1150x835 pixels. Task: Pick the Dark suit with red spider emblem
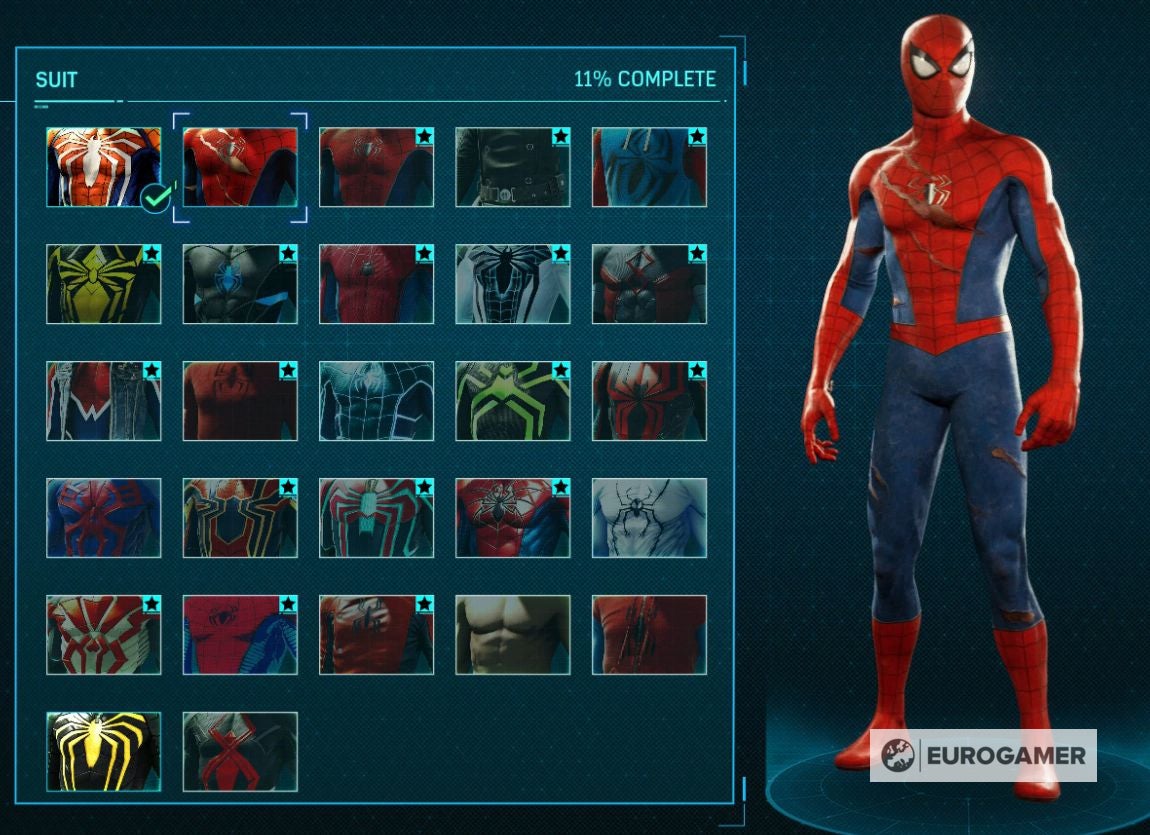pos(240,752)
